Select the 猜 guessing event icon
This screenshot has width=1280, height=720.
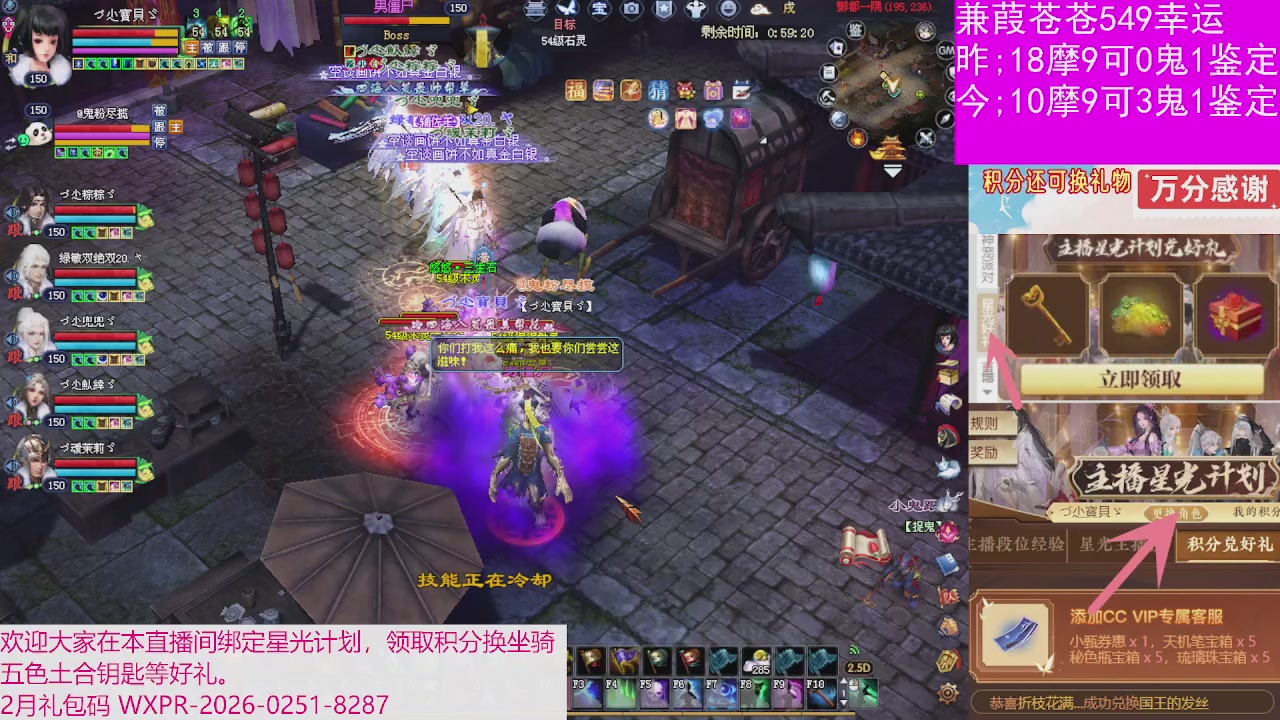click(x=657, y=90)
